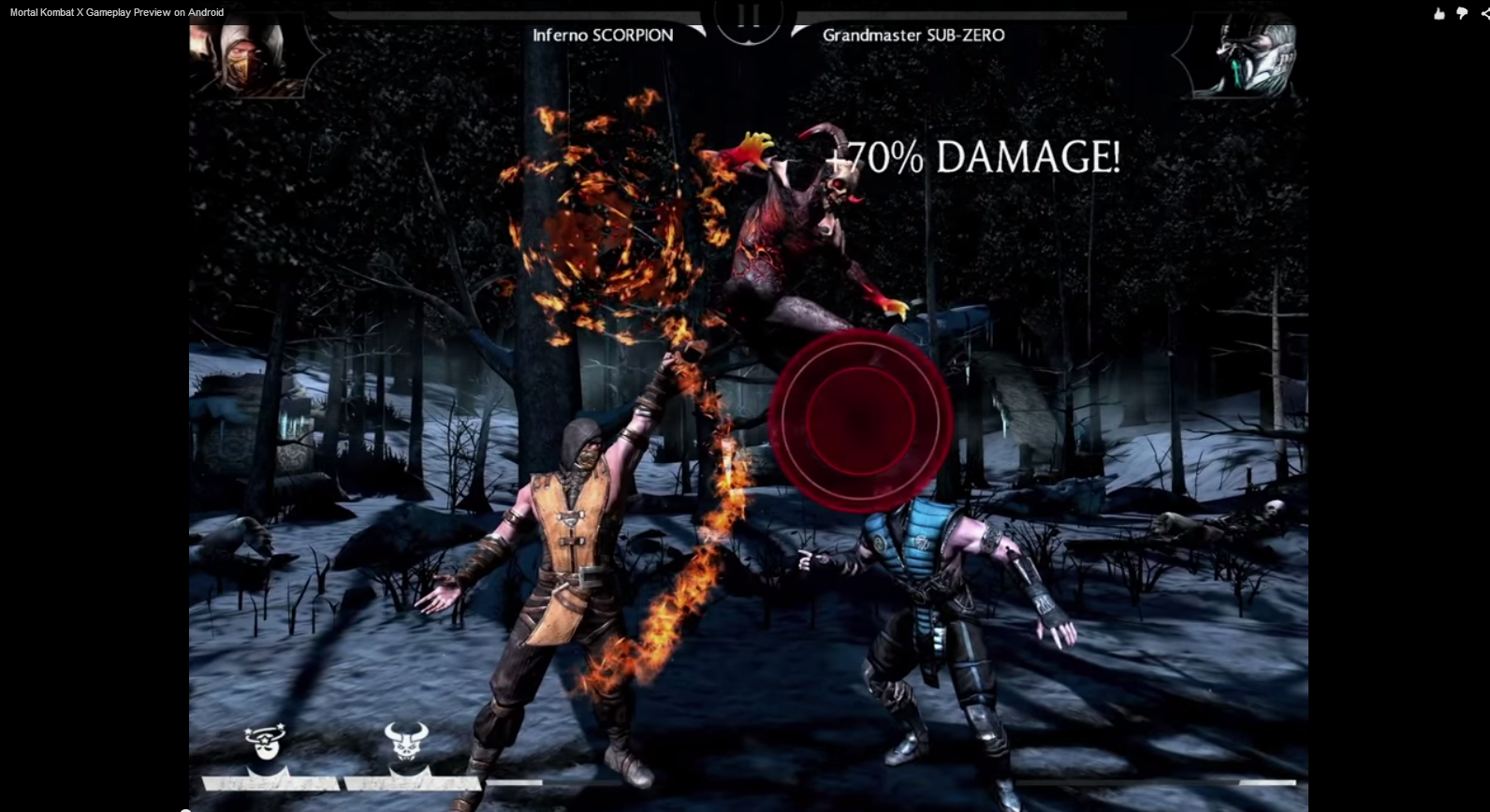The image size is (1490, 812).
Task: Tap Grandmaster Sub-Zero's portrait in top right
Action: point(1245,58)
